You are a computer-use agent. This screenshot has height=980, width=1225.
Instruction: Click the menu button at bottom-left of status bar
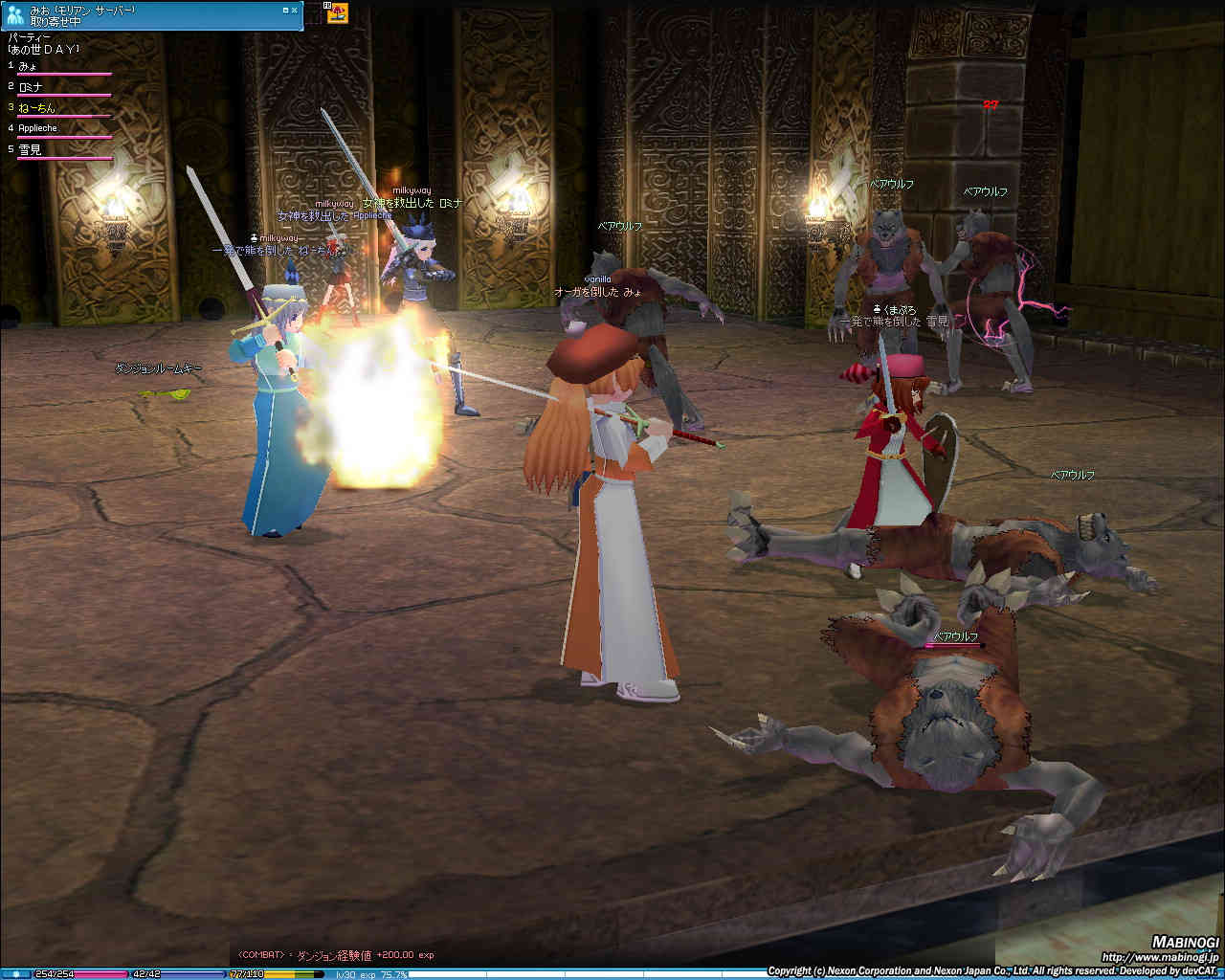[15, 974]
